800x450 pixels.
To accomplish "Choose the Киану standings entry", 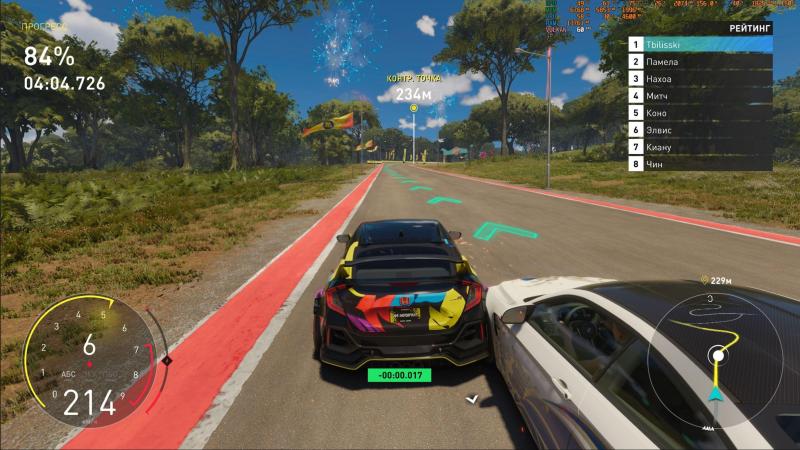I will click(x=700, y=146).
